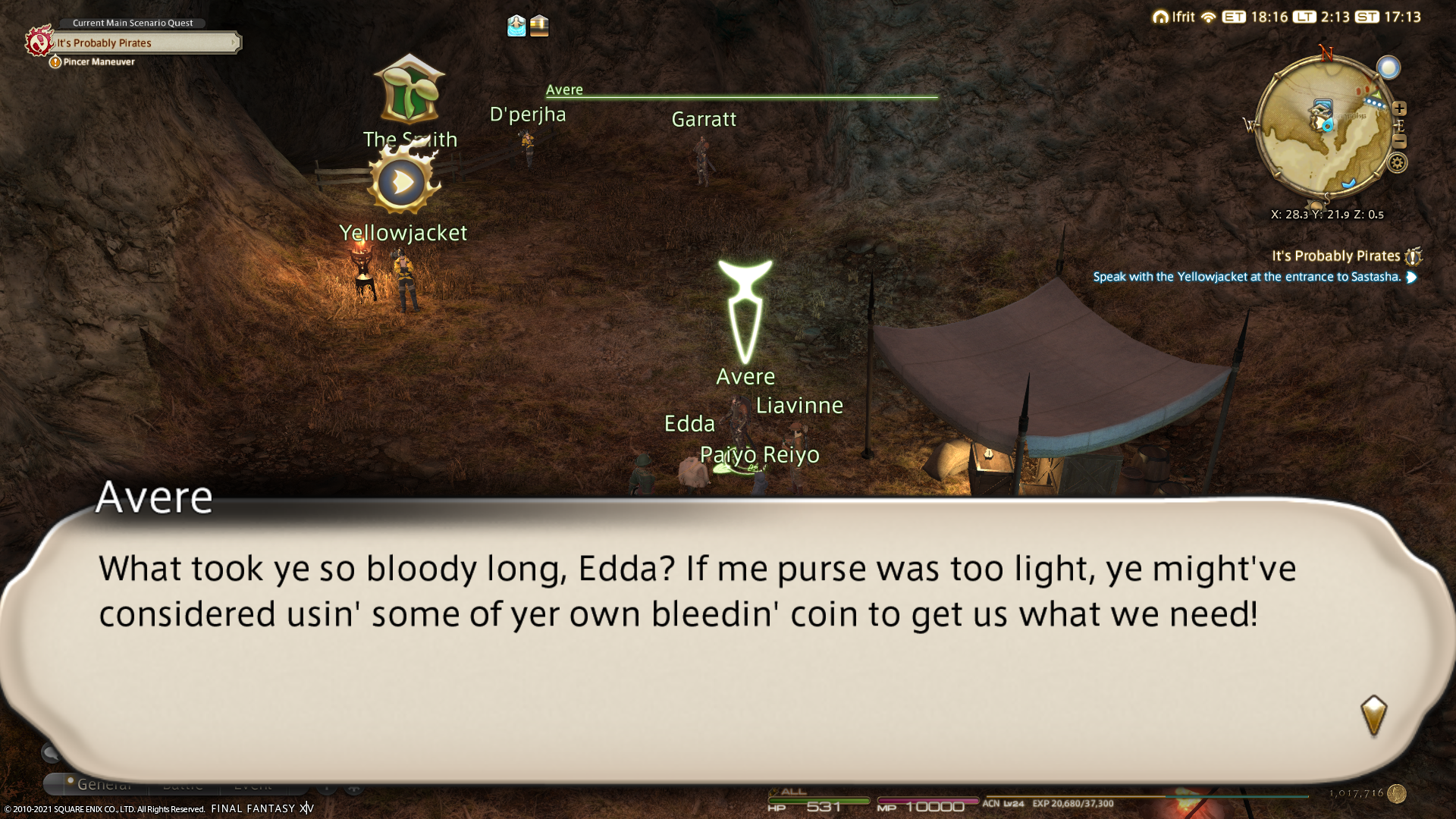Zoom out on the minimap
This screenshot has height=819, width=1456.
[x=1399, y=142]
